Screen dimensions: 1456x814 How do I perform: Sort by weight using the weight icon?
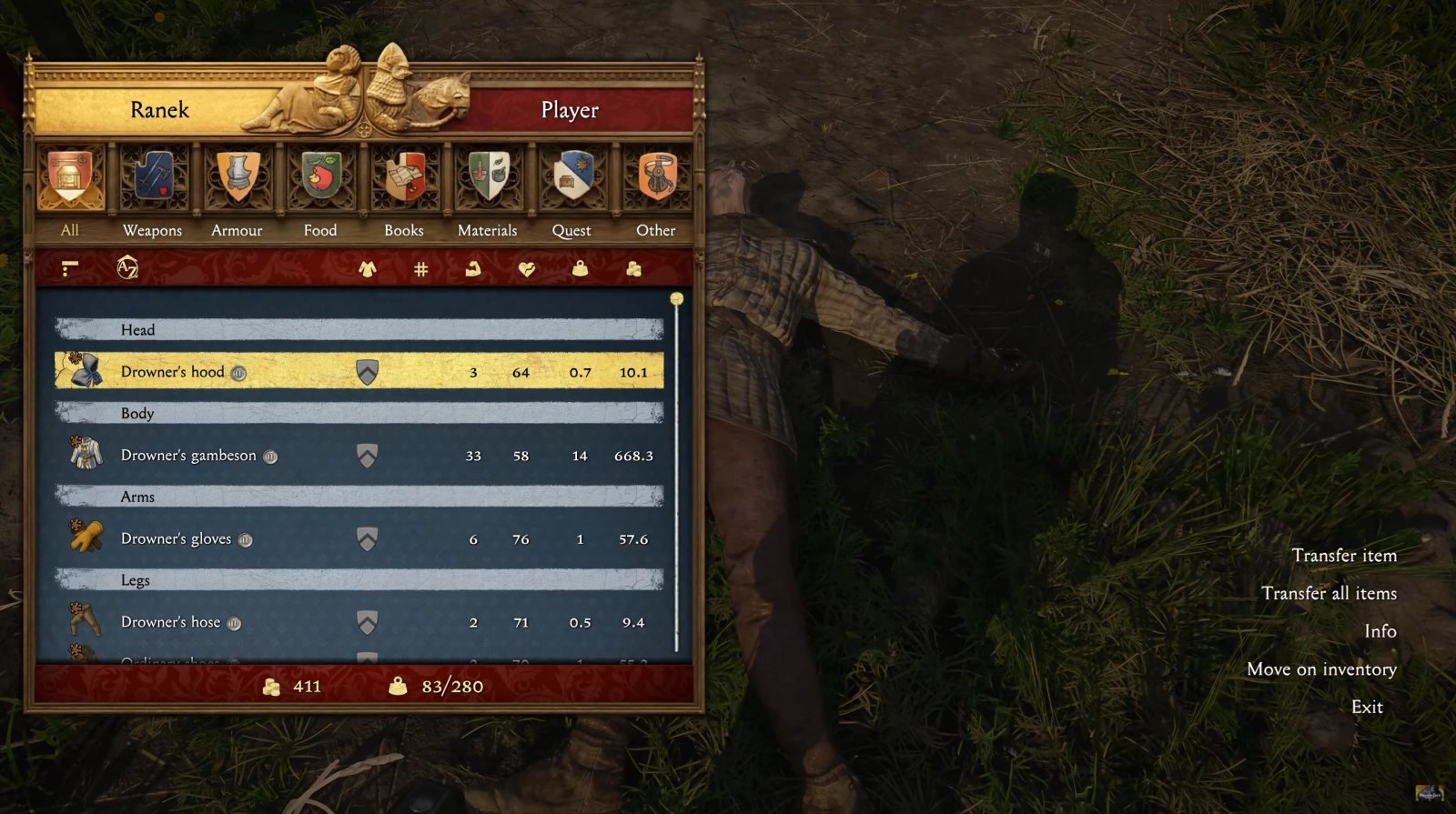pos(581,268)
